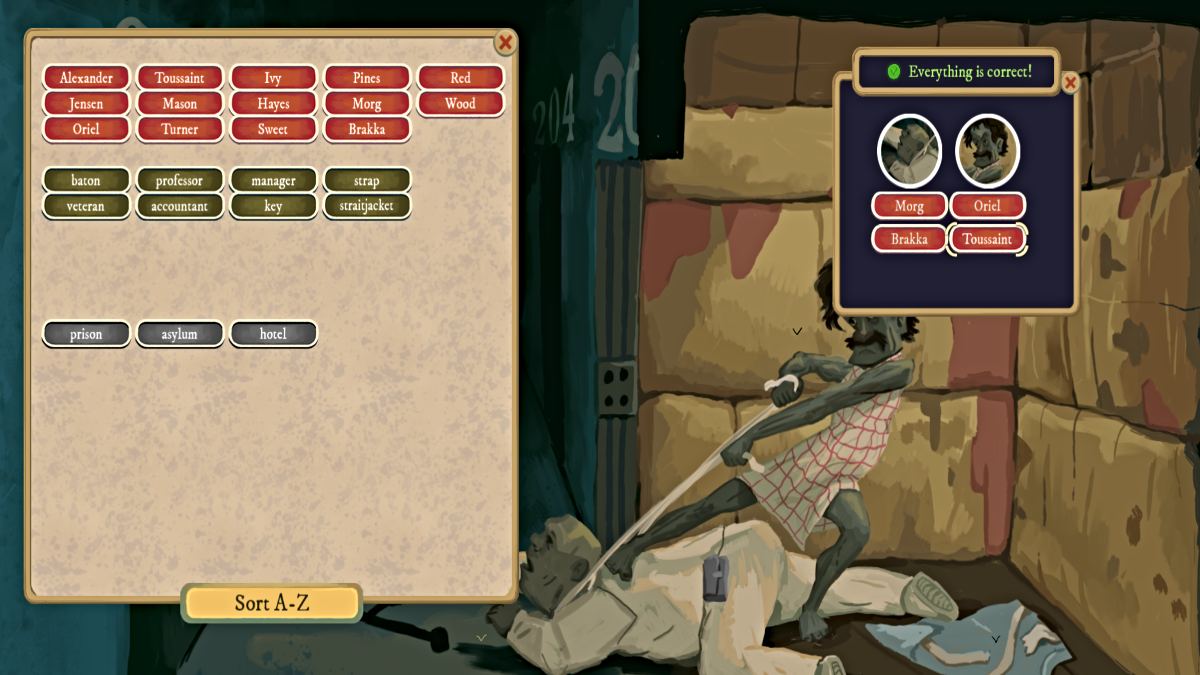Viewport: 1200px width, 675px height.
Task: Select the Turner name word
Action: (180, 129)
